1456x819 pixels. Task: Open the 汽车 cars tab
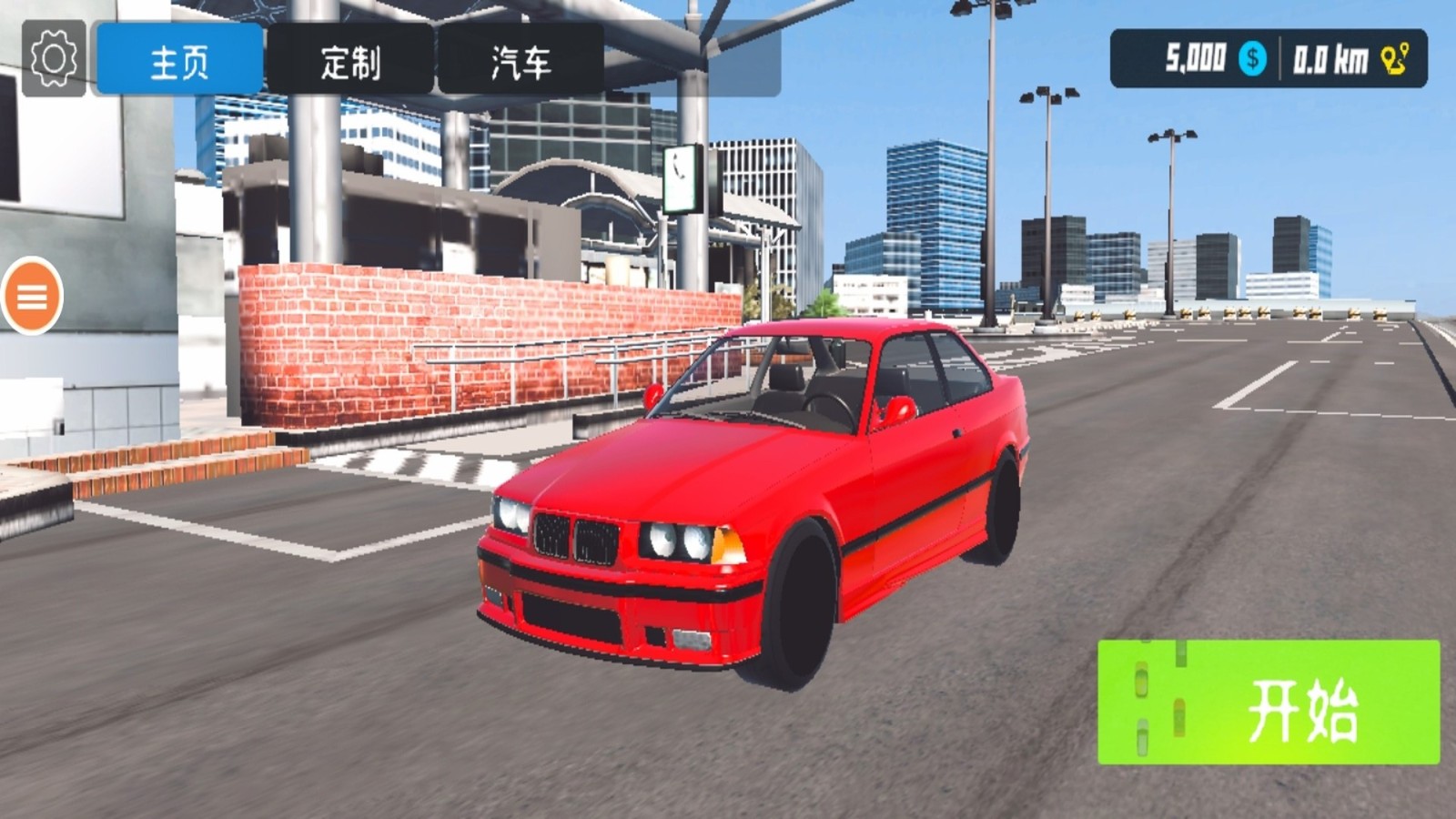[519, 59]
